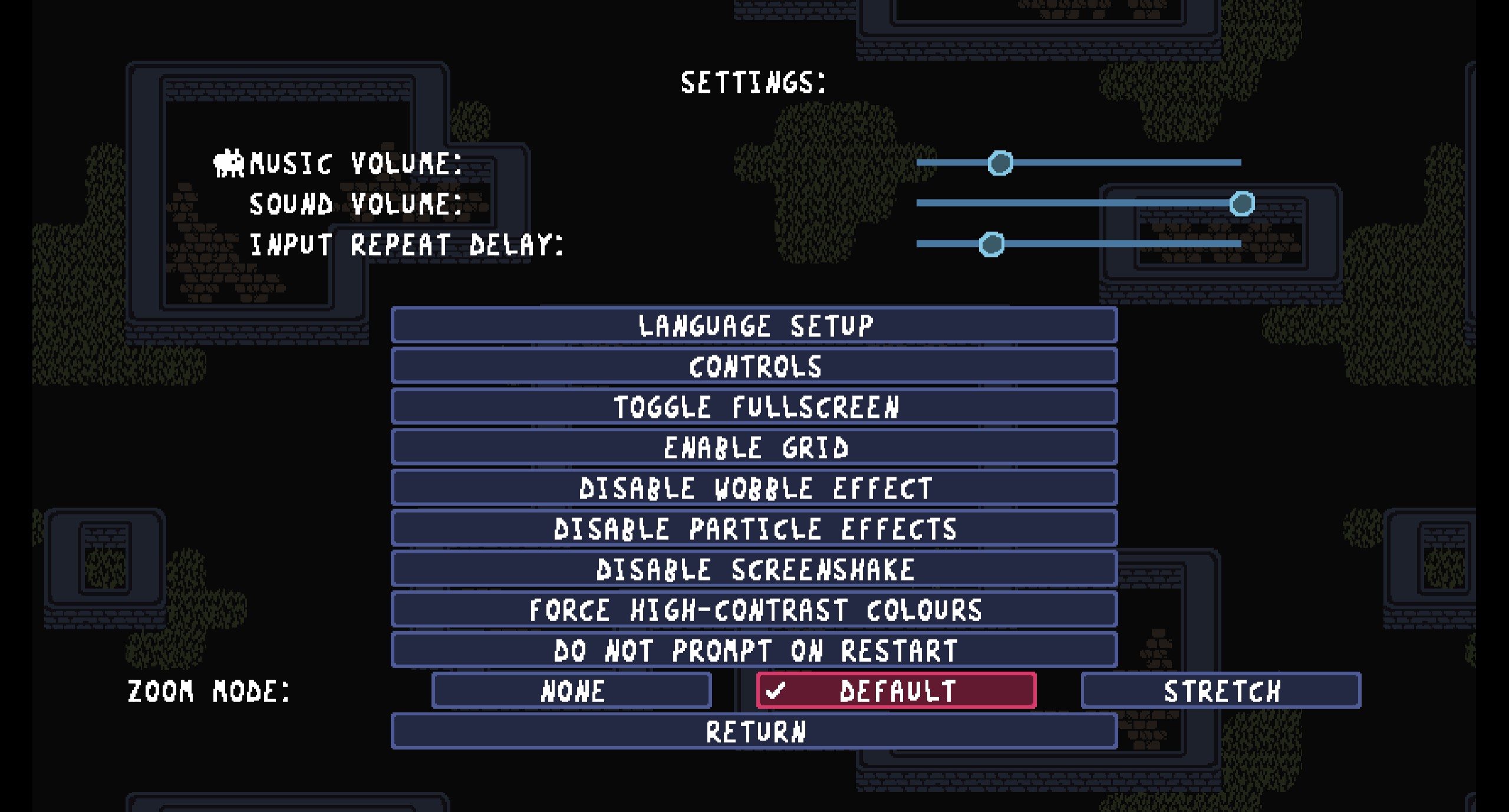Choose Disable Particle Effects
The image size is (1509, 812).
click(754, 529)
